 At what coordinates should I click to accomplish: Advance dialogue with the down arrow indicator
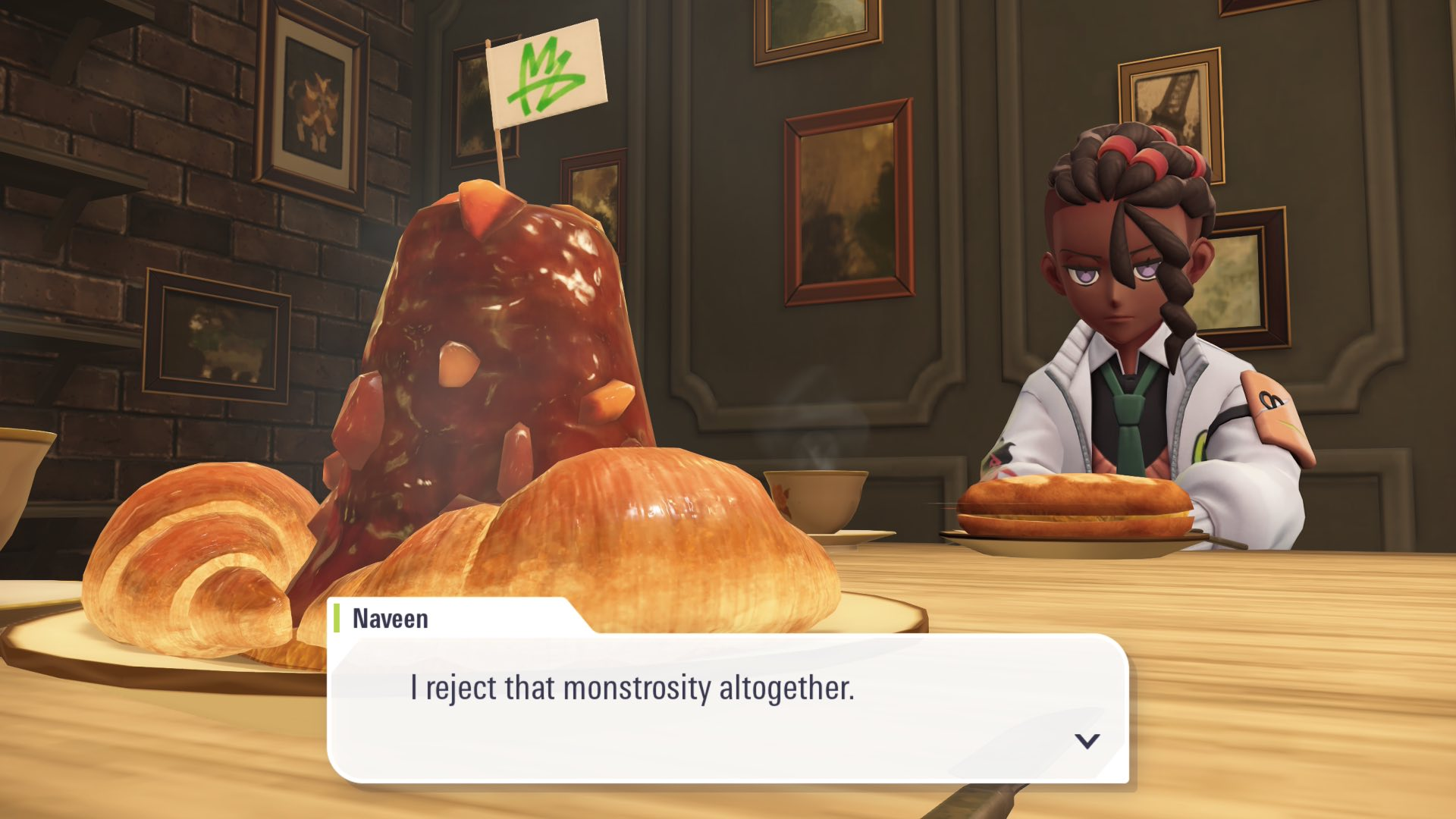[x=1087, y=741]
